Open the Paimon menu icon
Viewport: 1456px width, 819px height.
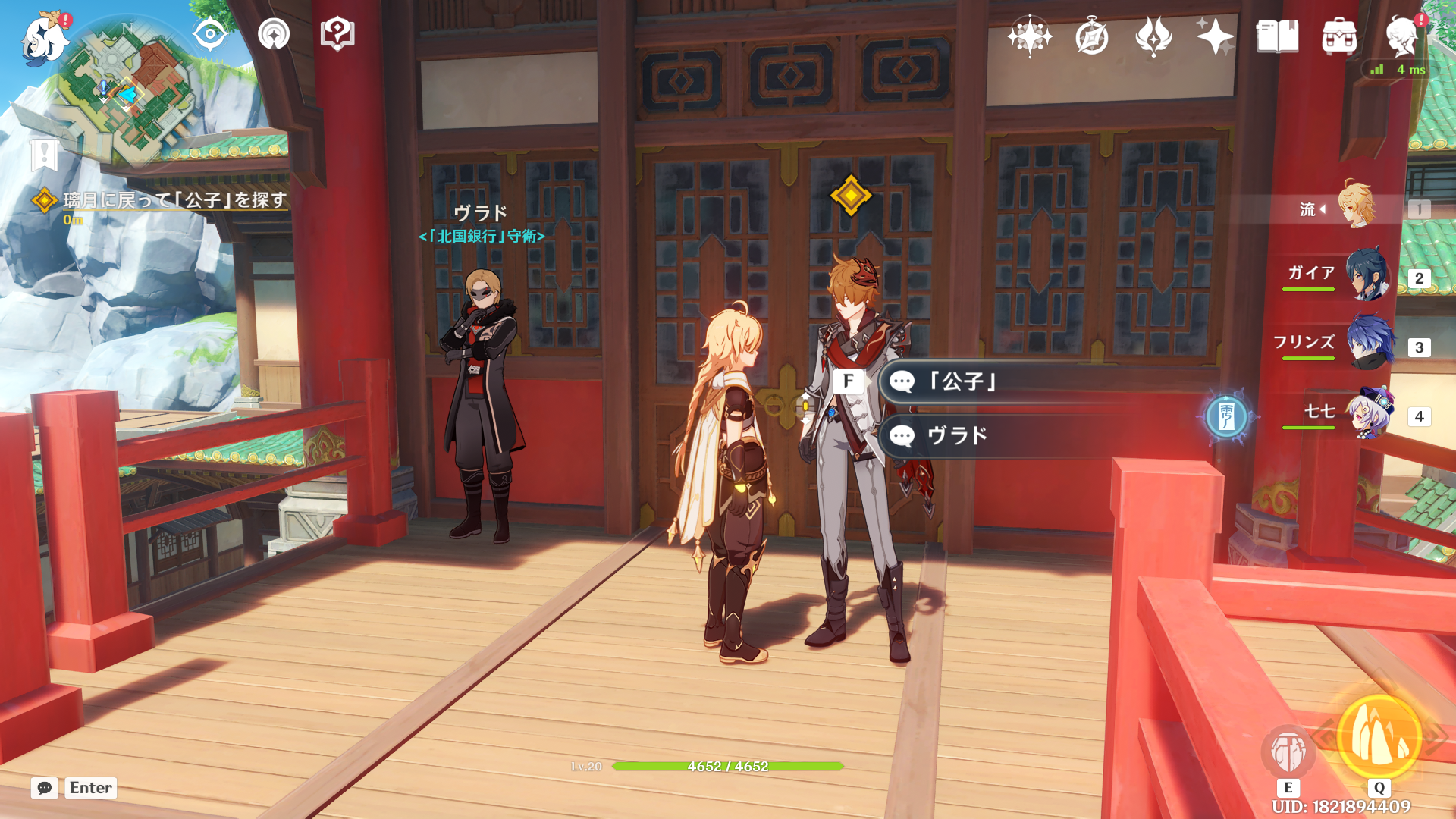[x=44, y=38]
